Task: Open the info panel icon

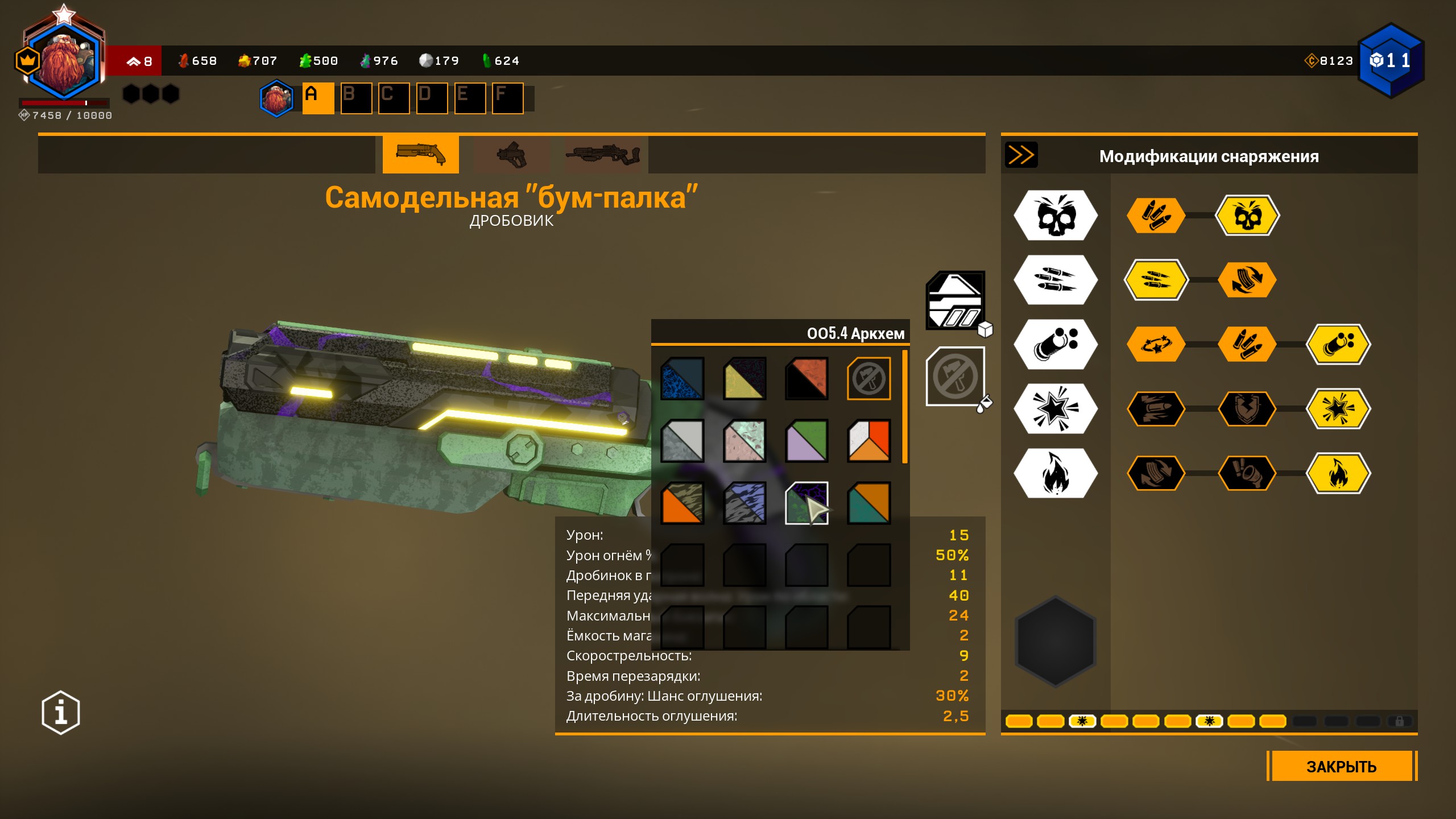Action: click(61, 712)
